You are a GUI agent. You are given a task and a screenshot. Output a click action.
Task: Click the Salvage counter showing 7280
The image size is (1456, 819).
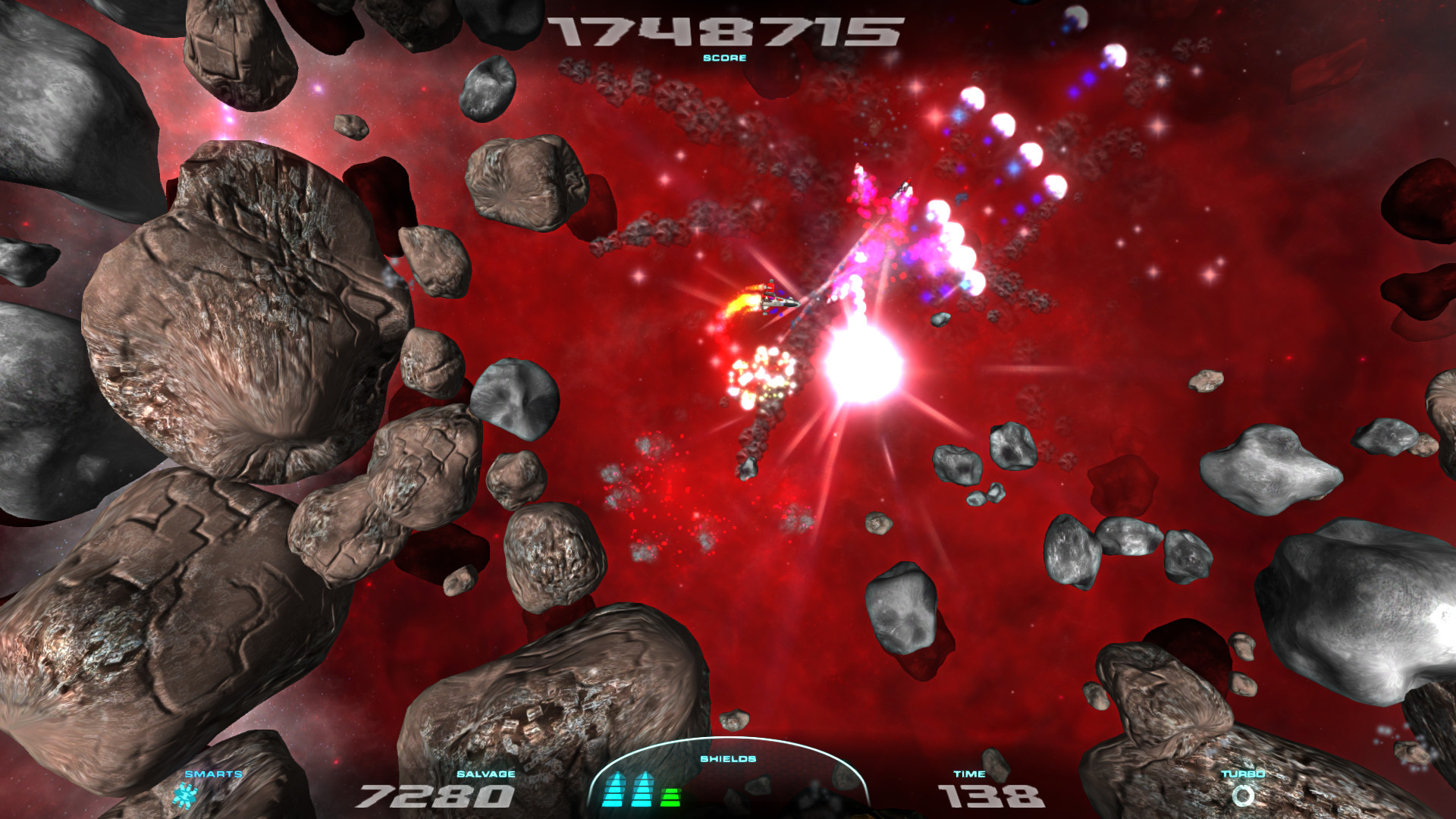pos(435,796)
